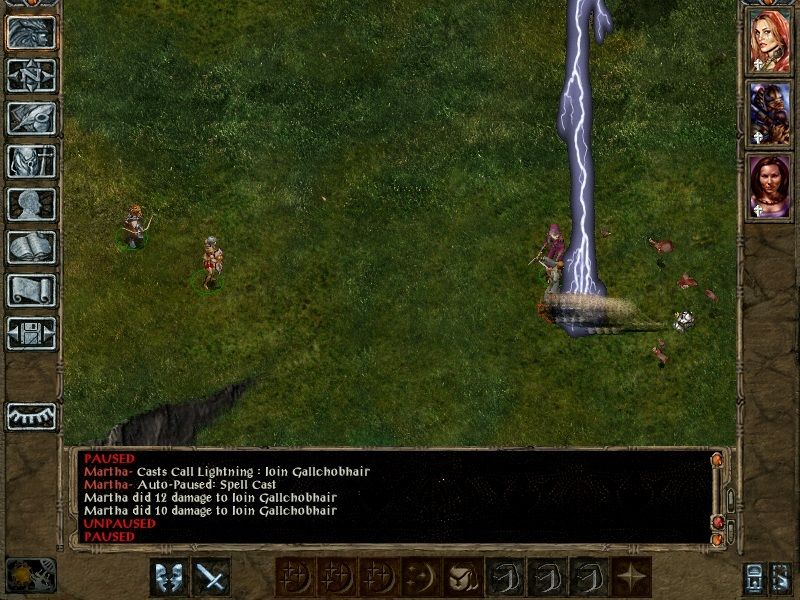
Task: Open the character record bust button
Action: (x=31, y=204)
